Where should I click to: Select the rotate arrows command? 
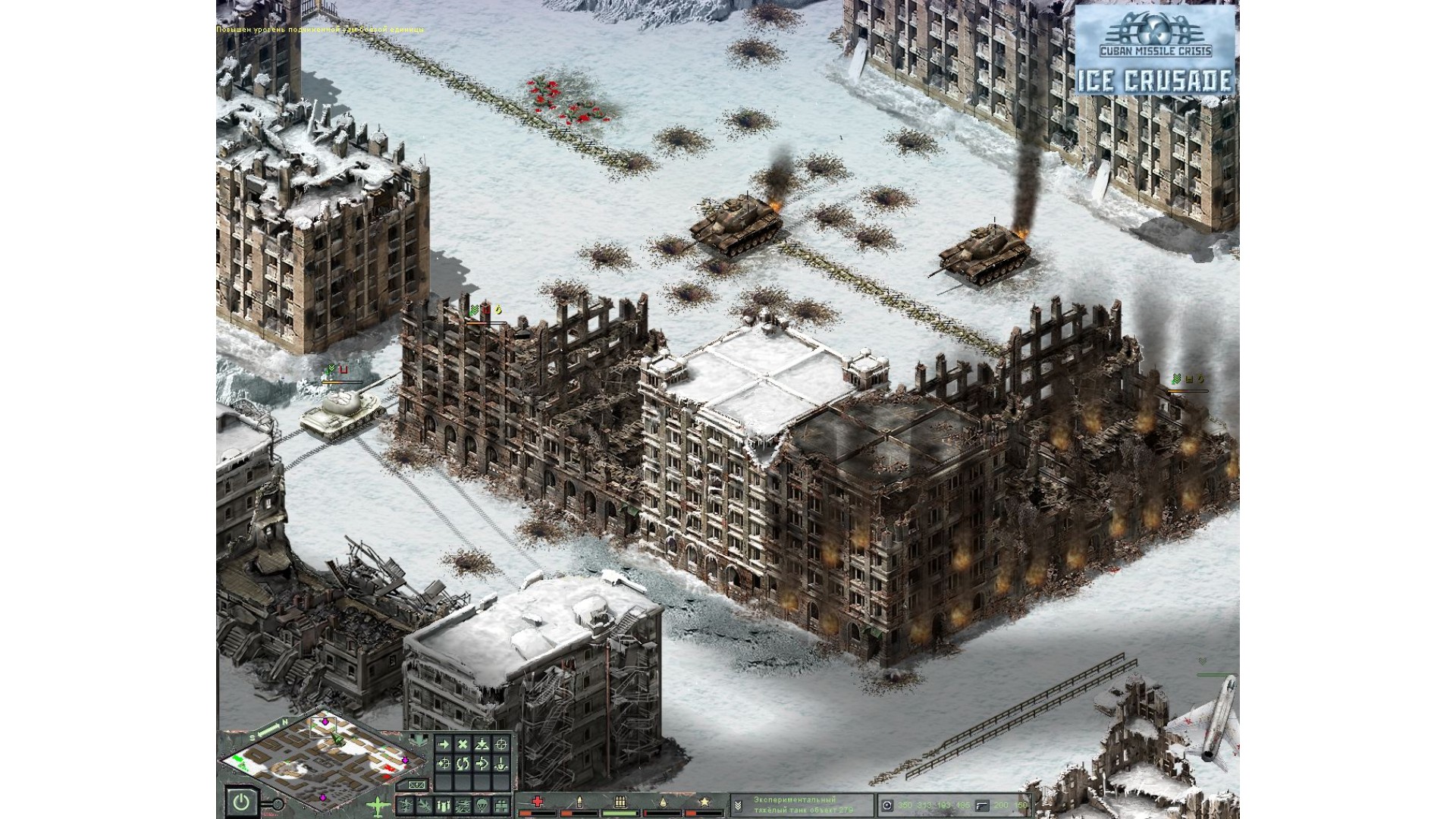pyautogui.click(x=463, y=764)
